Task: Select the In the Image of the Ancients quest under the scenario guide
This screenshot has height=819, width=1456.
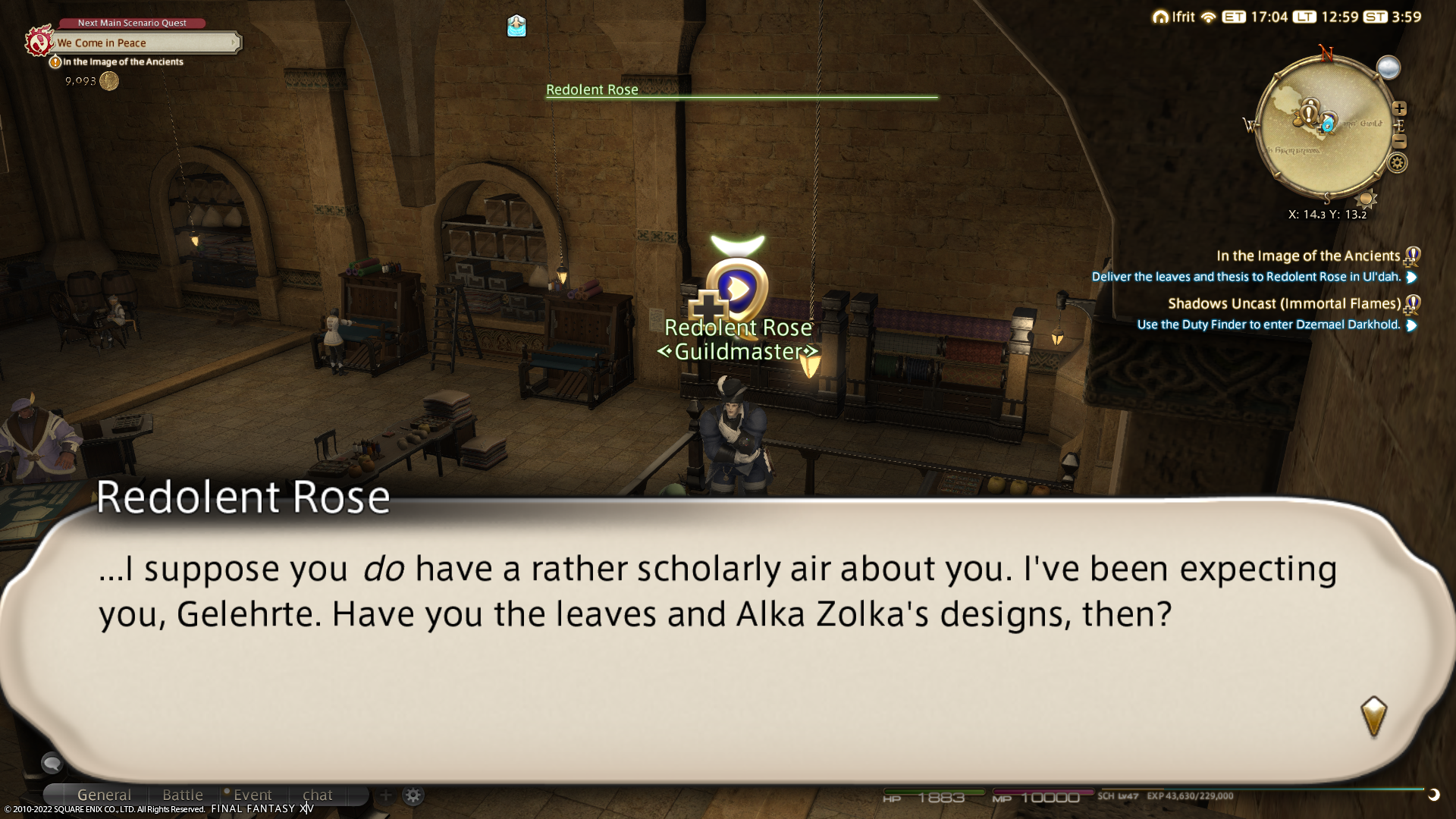Action: click(x=123, y=62)
